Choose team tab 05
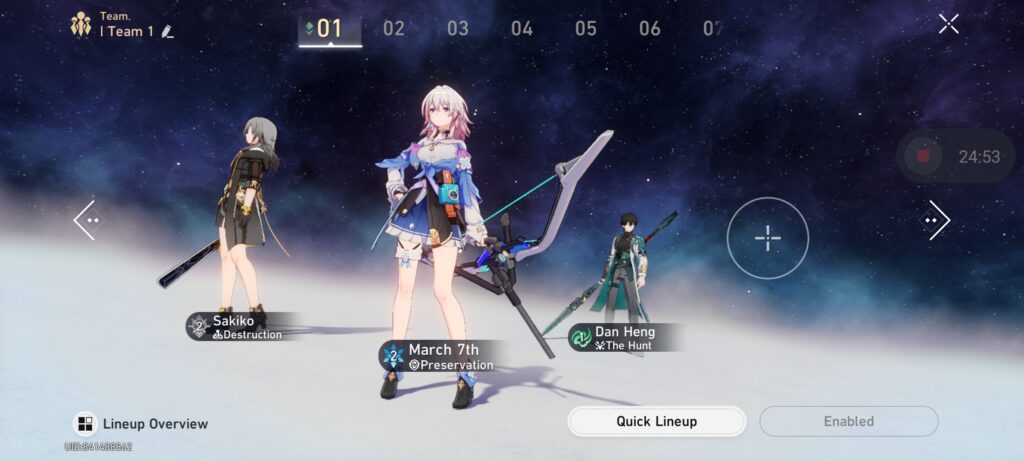 (586, 28)
